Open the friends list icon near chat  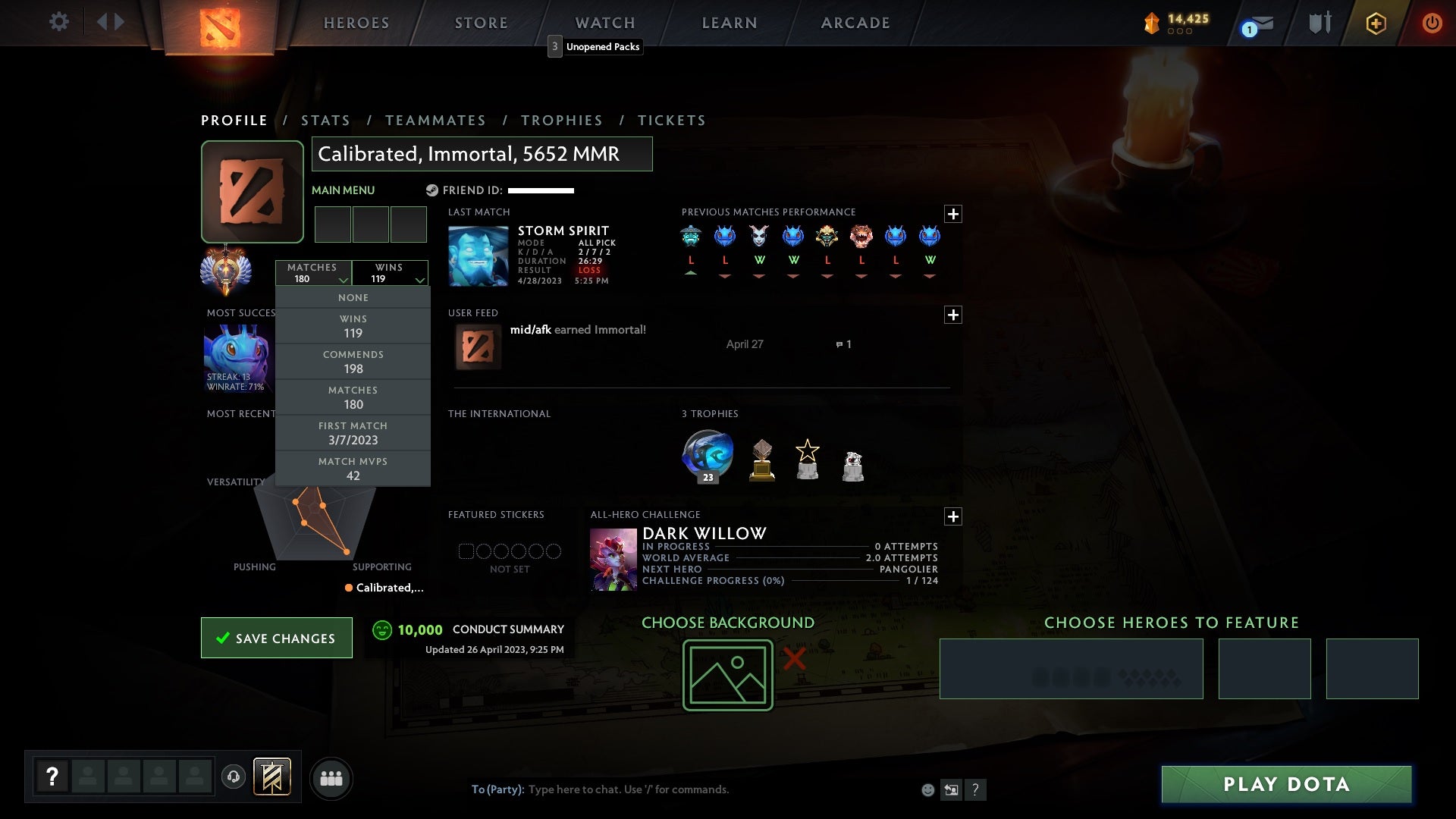tap(331, 778)
